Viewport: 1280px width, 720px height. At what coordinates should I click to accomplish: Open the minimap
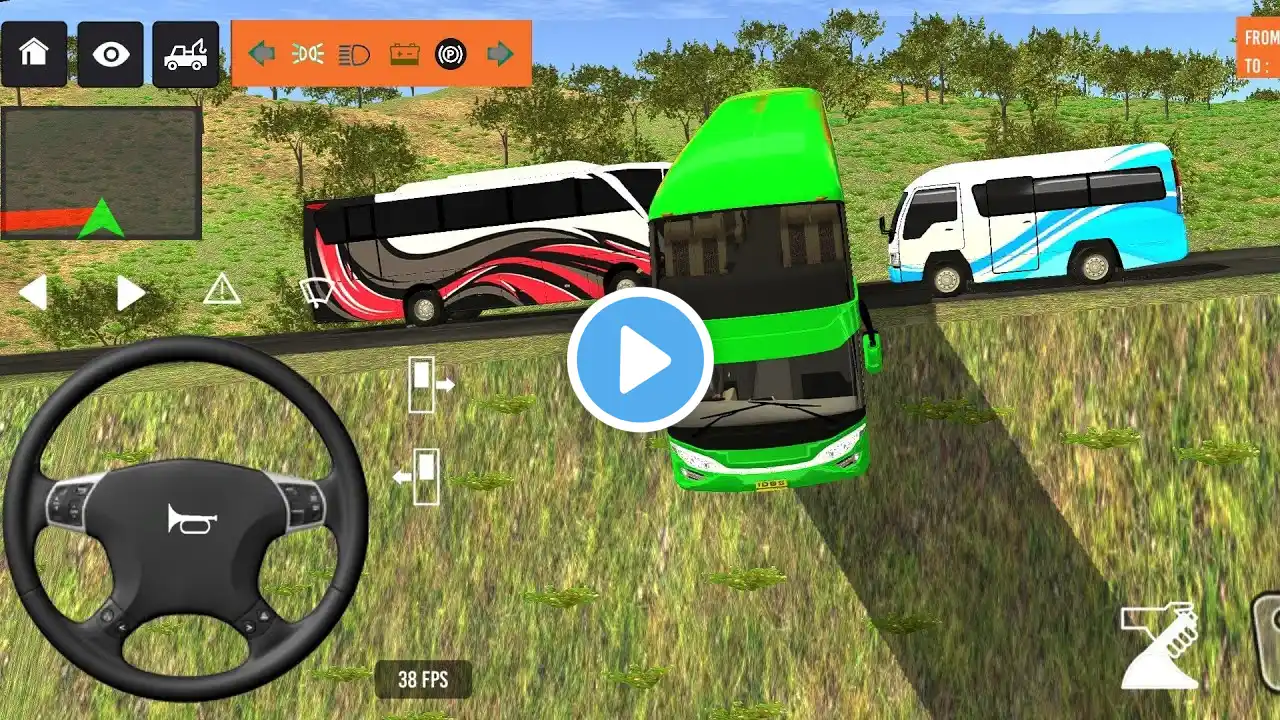click(x=101, y=173)
